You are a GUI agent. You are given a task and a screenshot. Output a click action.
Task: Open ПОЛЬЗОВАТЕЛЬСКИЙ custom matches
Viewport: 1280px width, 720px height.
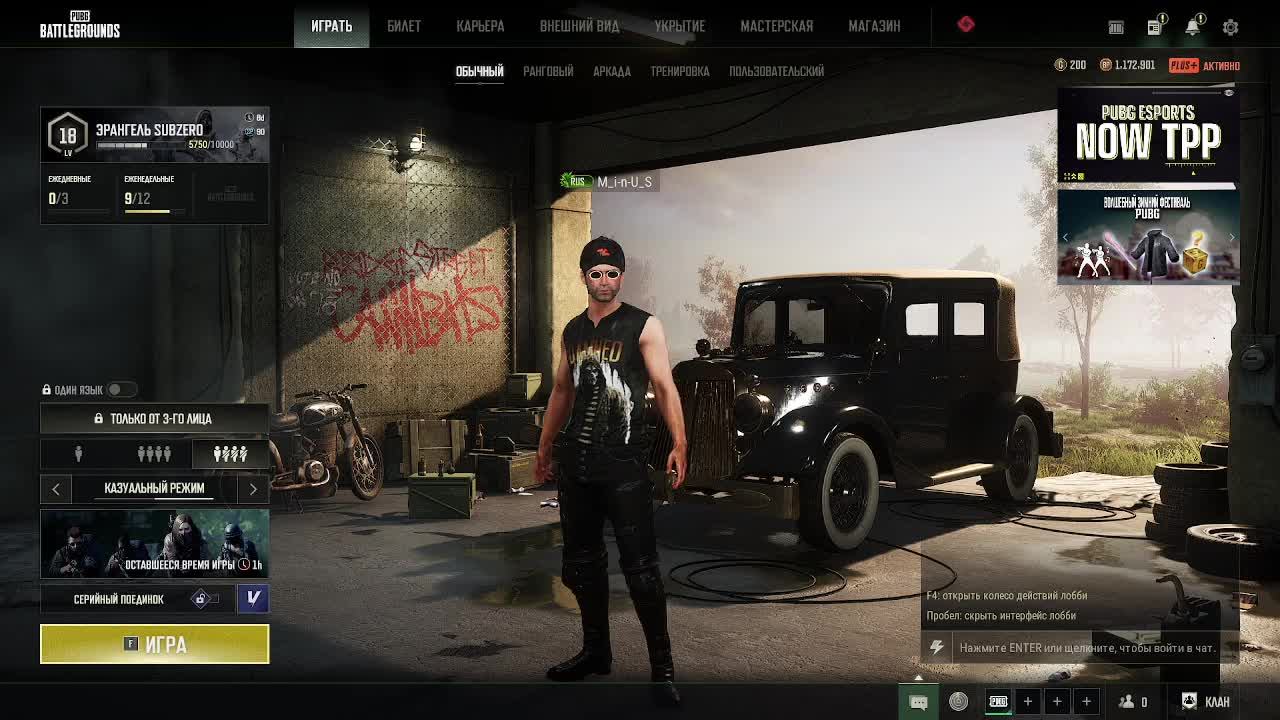776,71
